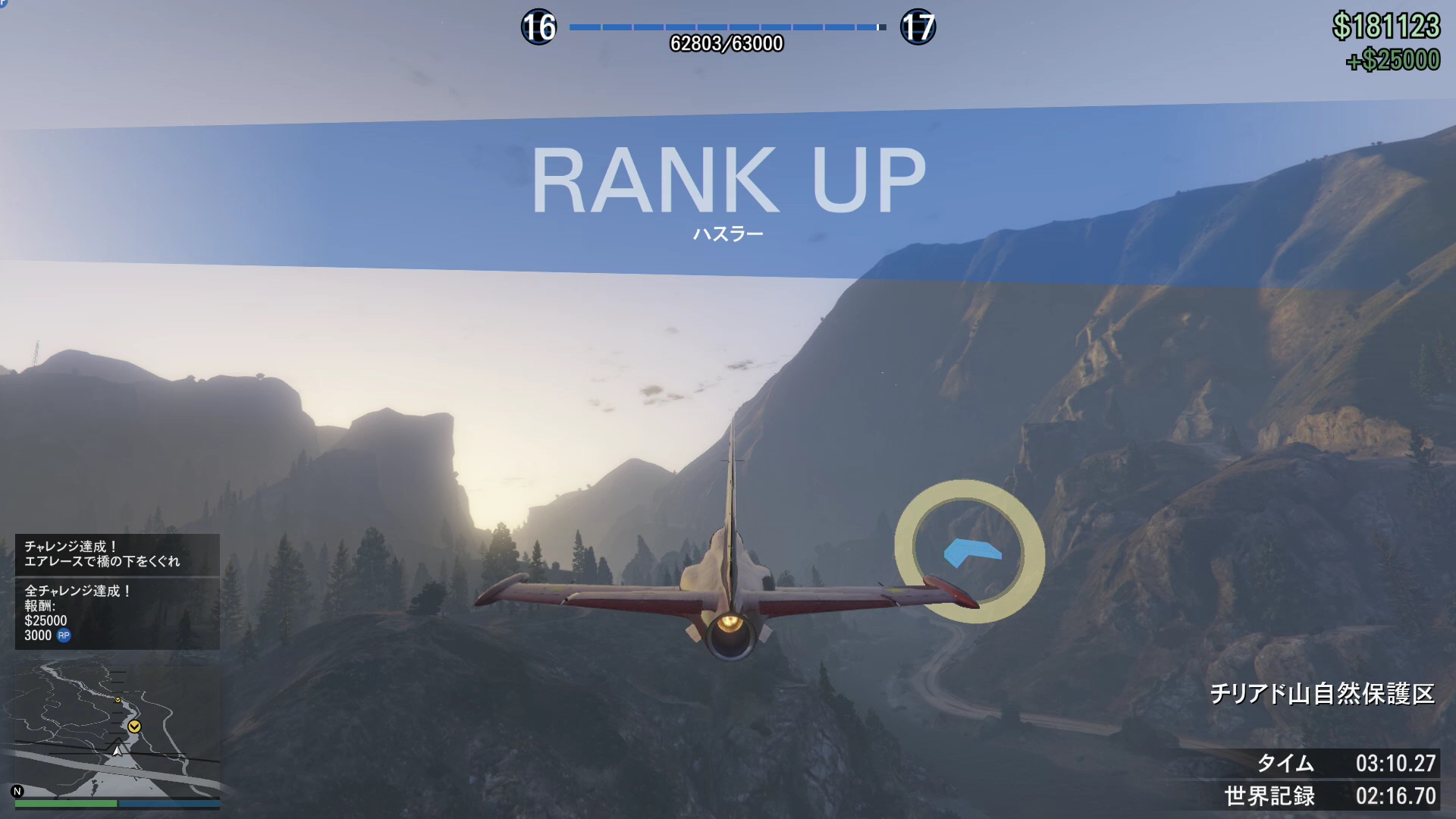Open the all challenges reward notification

coord(118,613)
